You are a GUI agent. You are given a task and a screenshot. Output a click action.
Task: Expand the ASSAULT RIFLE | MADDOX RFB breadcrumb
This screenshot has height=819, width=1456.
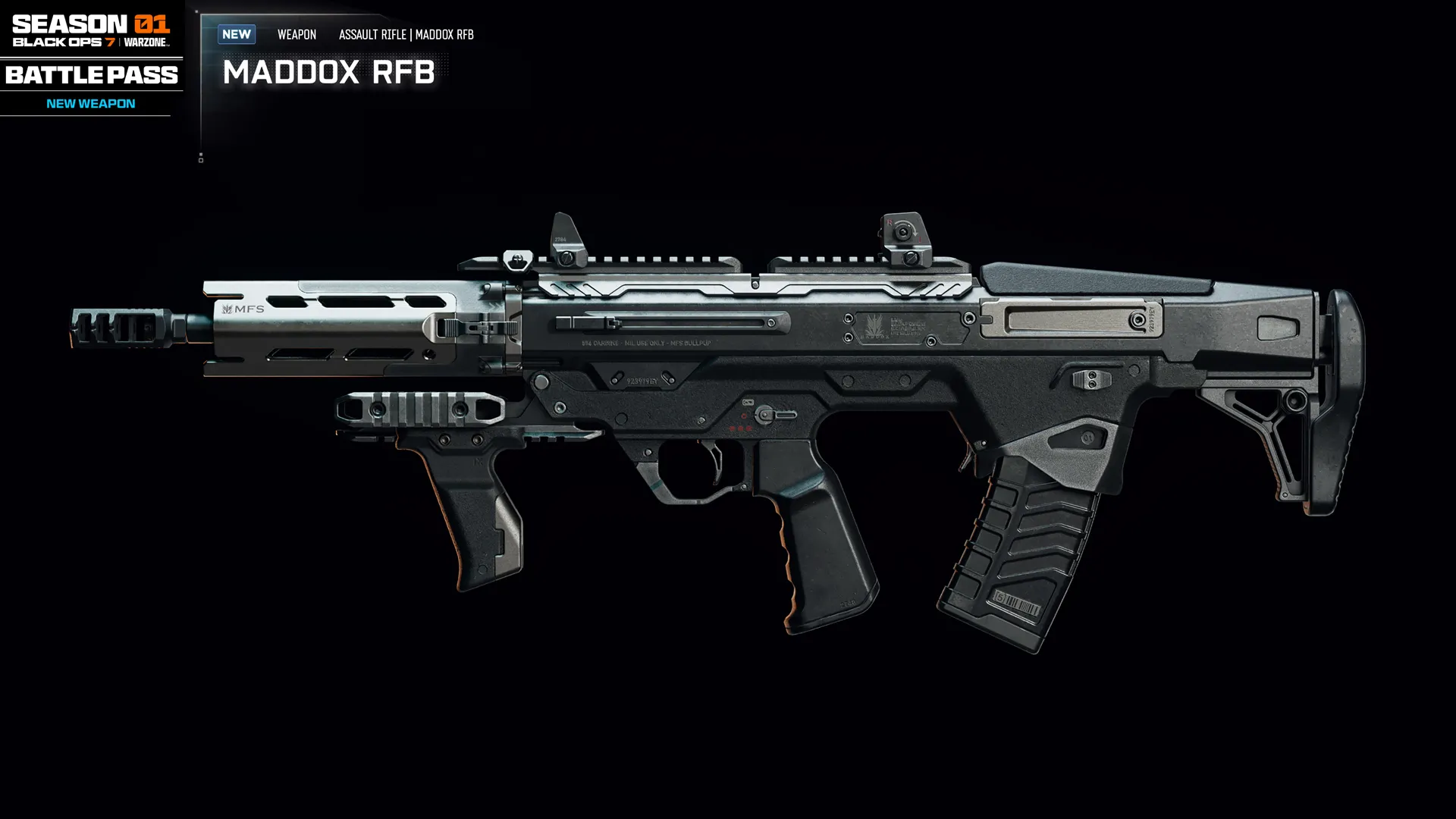coord(406,35)
